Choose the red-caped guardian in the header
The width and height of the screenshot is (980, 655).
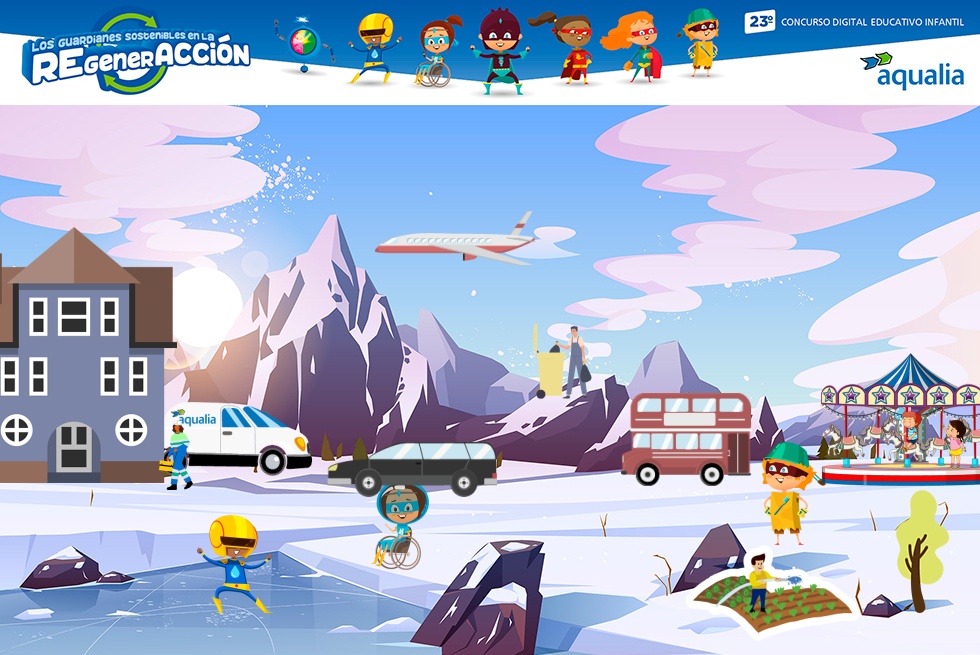[x=571, y=49]
